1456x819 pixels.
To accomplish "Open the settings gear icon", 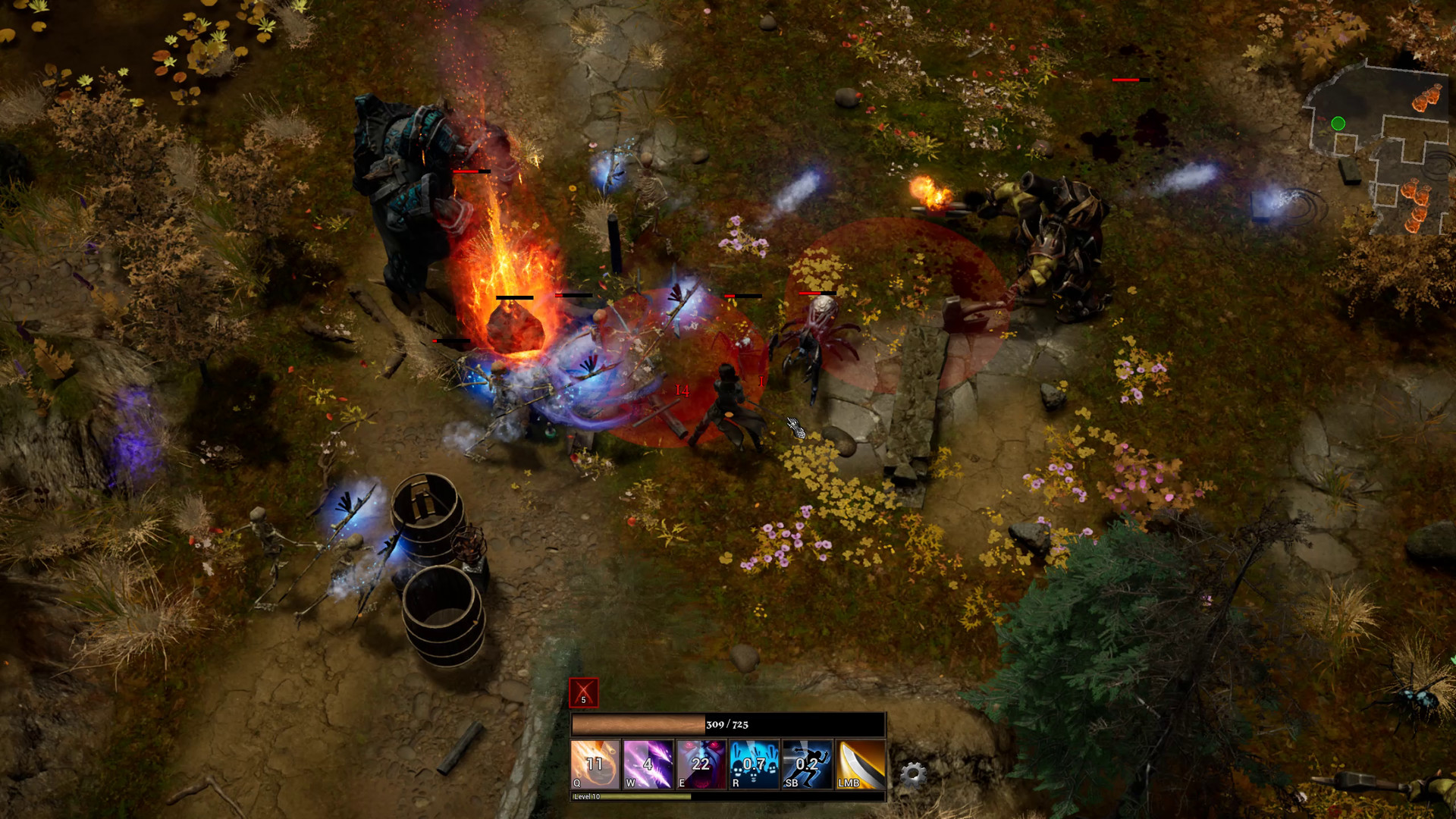I will click(915, 771).
